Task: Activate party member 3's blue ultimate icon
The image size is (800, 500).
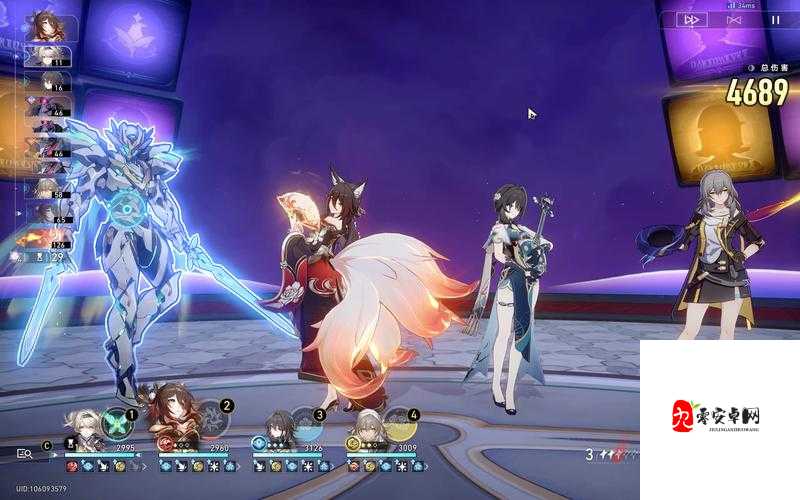Action: pyautogui.click(x=304, y=423)
